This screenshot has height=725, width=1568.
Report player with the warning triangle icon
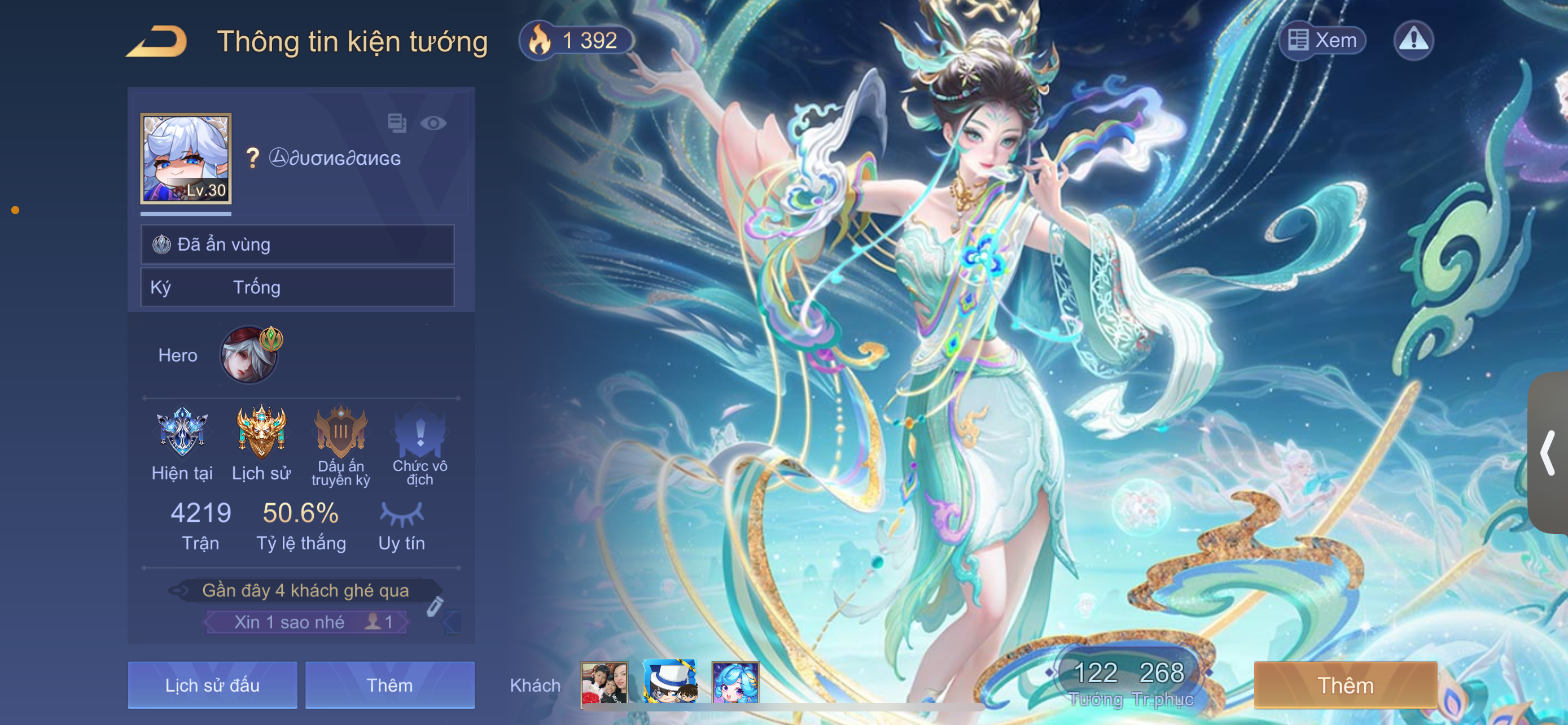pyautogui.click(x=1413, y=40)
